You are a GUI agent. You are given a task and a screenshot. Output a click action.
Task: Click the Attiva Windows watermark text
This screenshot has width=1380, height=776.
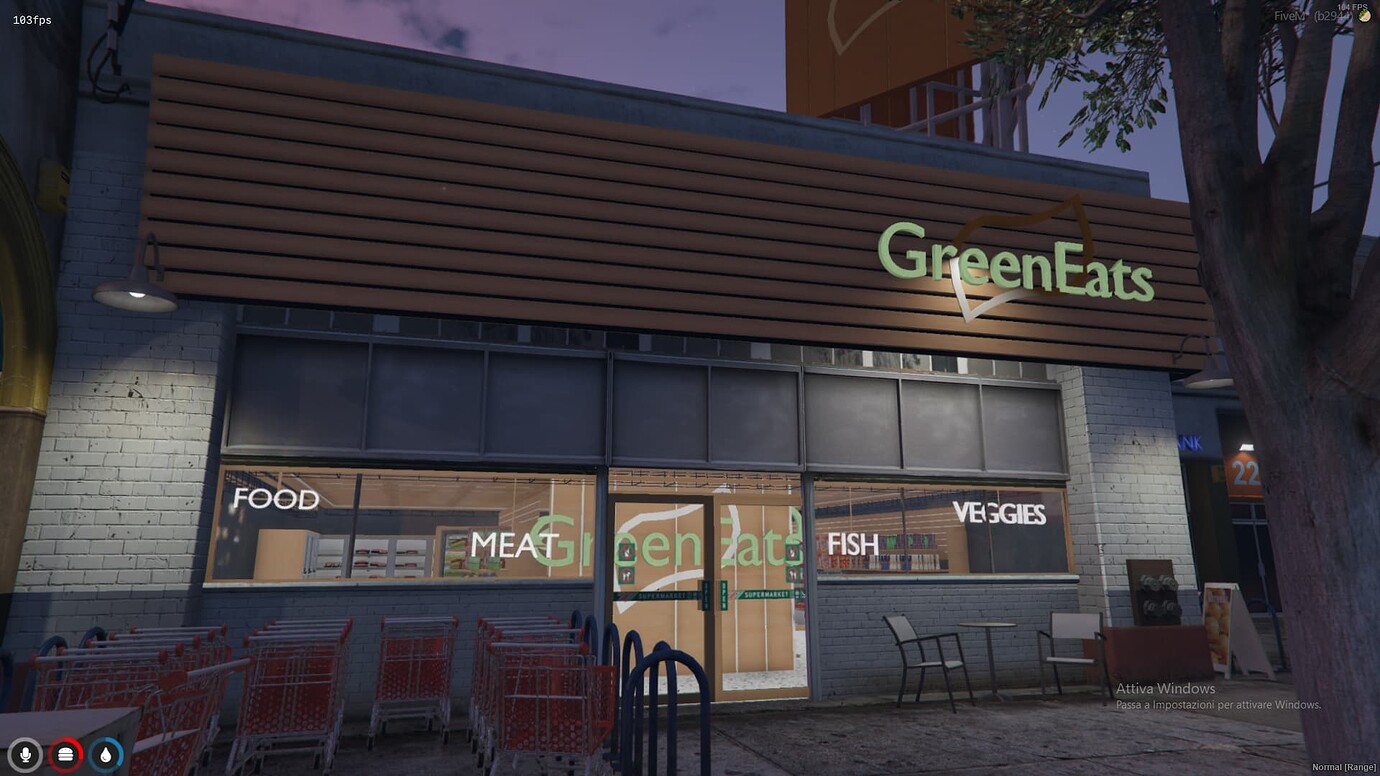[1165, 688]
